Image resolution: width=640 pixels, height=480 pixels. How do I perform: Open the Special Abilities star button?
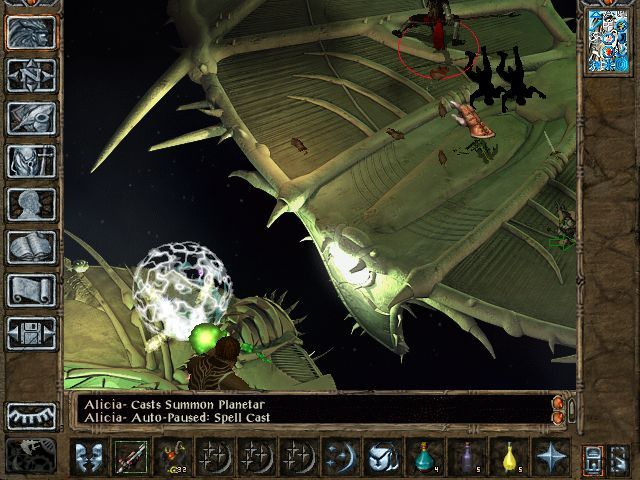pos(550,457)
